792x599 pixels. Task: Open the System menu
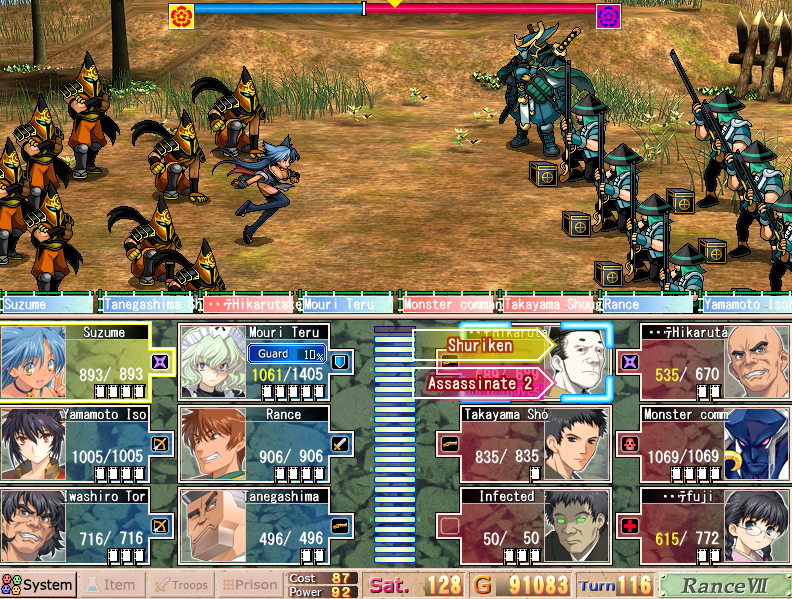[x=38, y=585]
